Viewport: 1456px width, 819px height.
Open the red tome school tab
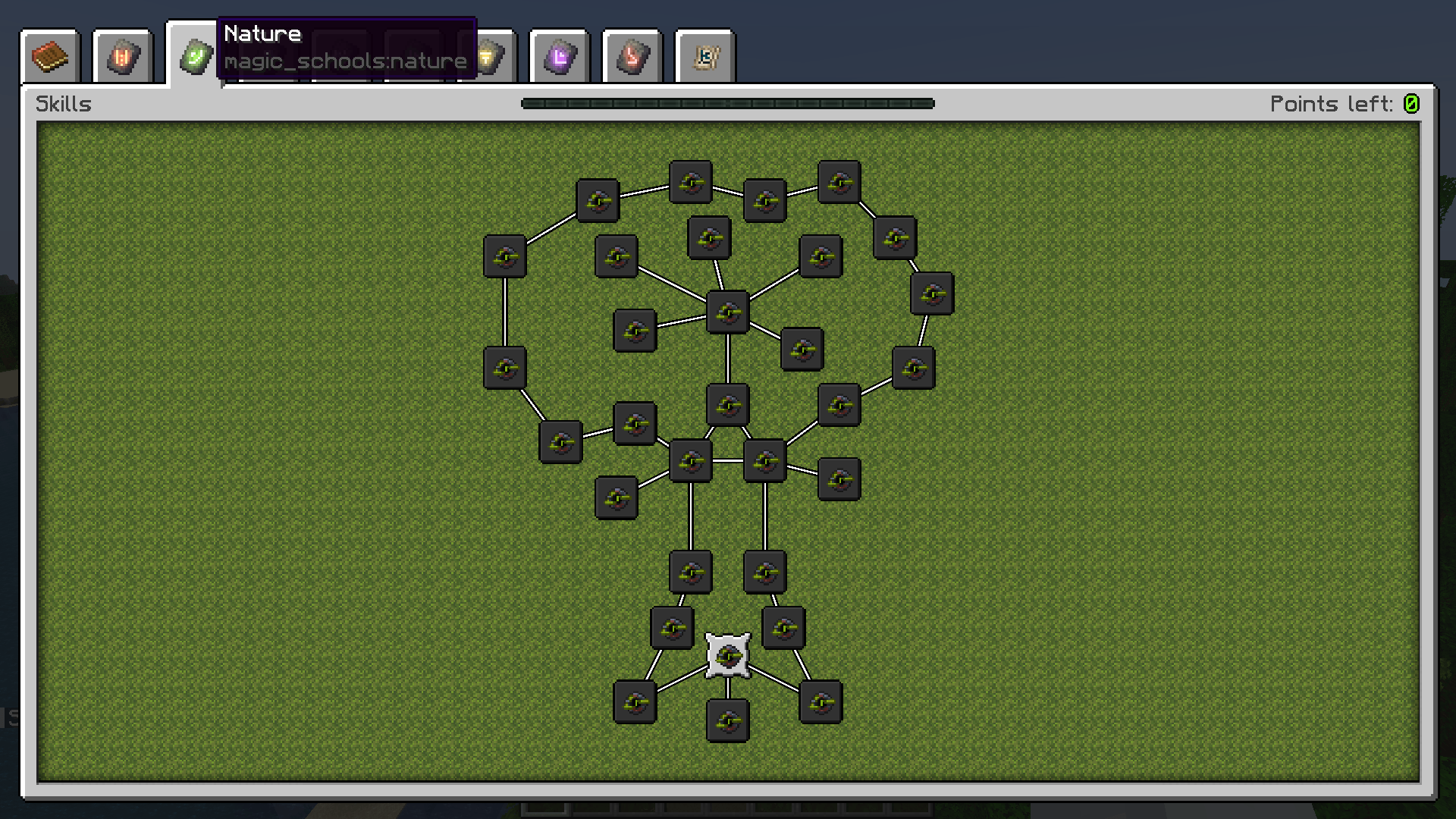click(123, 55)
